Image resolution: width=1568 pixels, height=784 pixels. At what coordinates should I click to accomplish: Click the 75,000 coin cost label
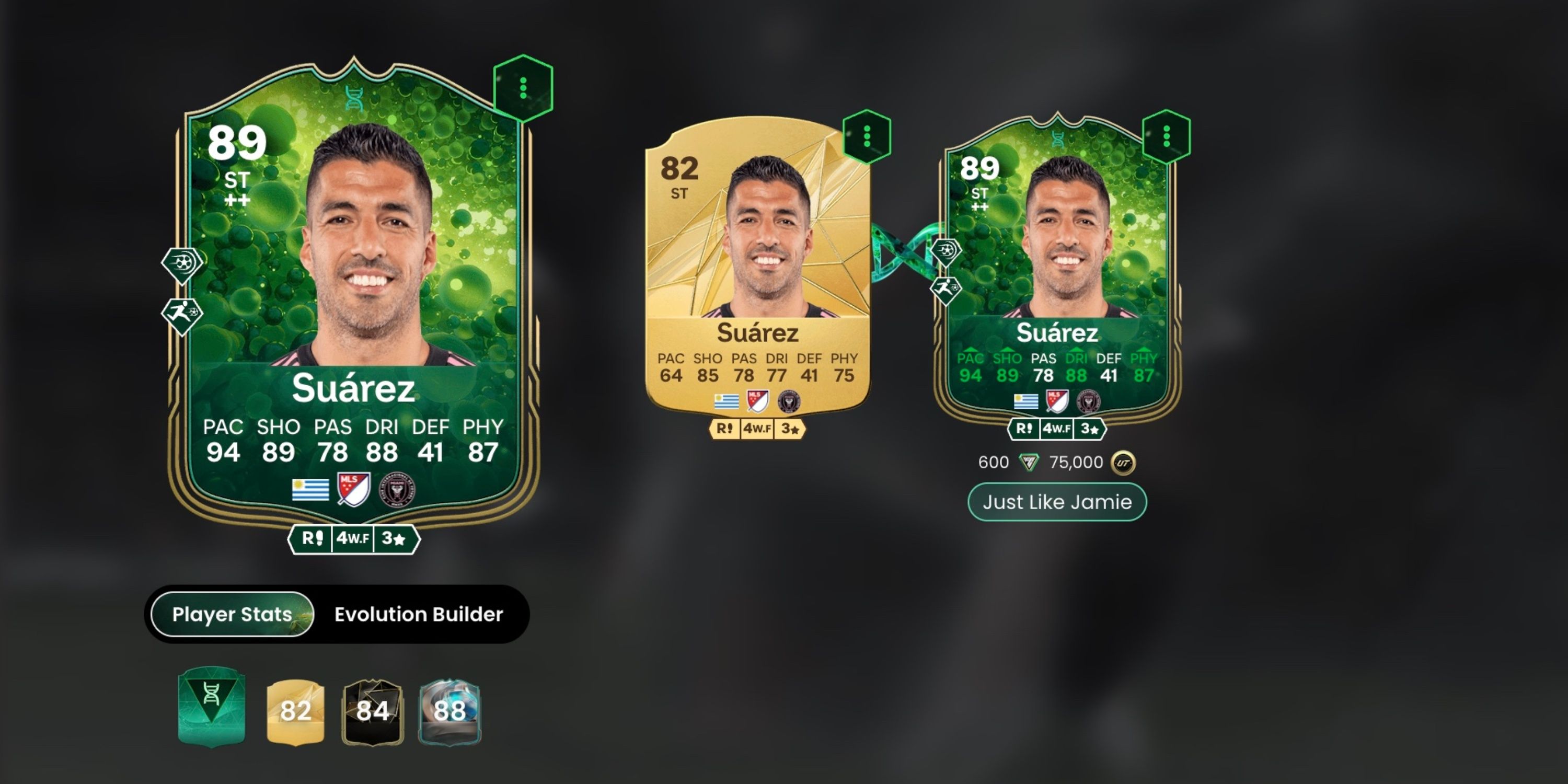[1076, 463]
